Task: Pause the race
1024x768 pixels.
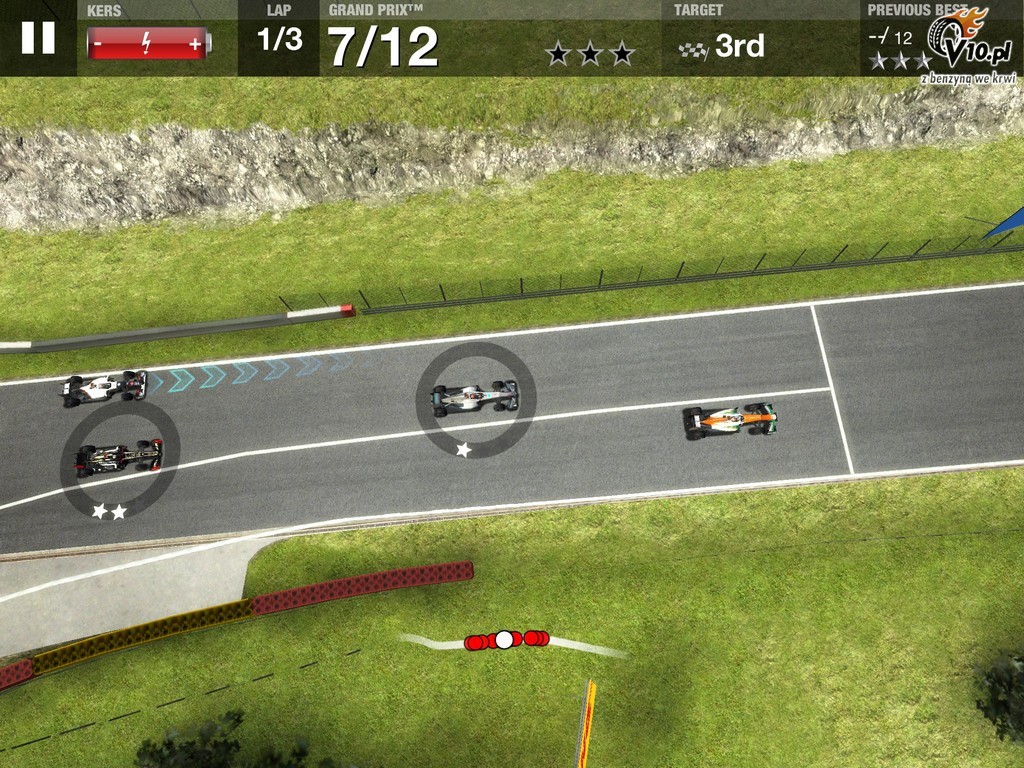Action: point(38,38)
